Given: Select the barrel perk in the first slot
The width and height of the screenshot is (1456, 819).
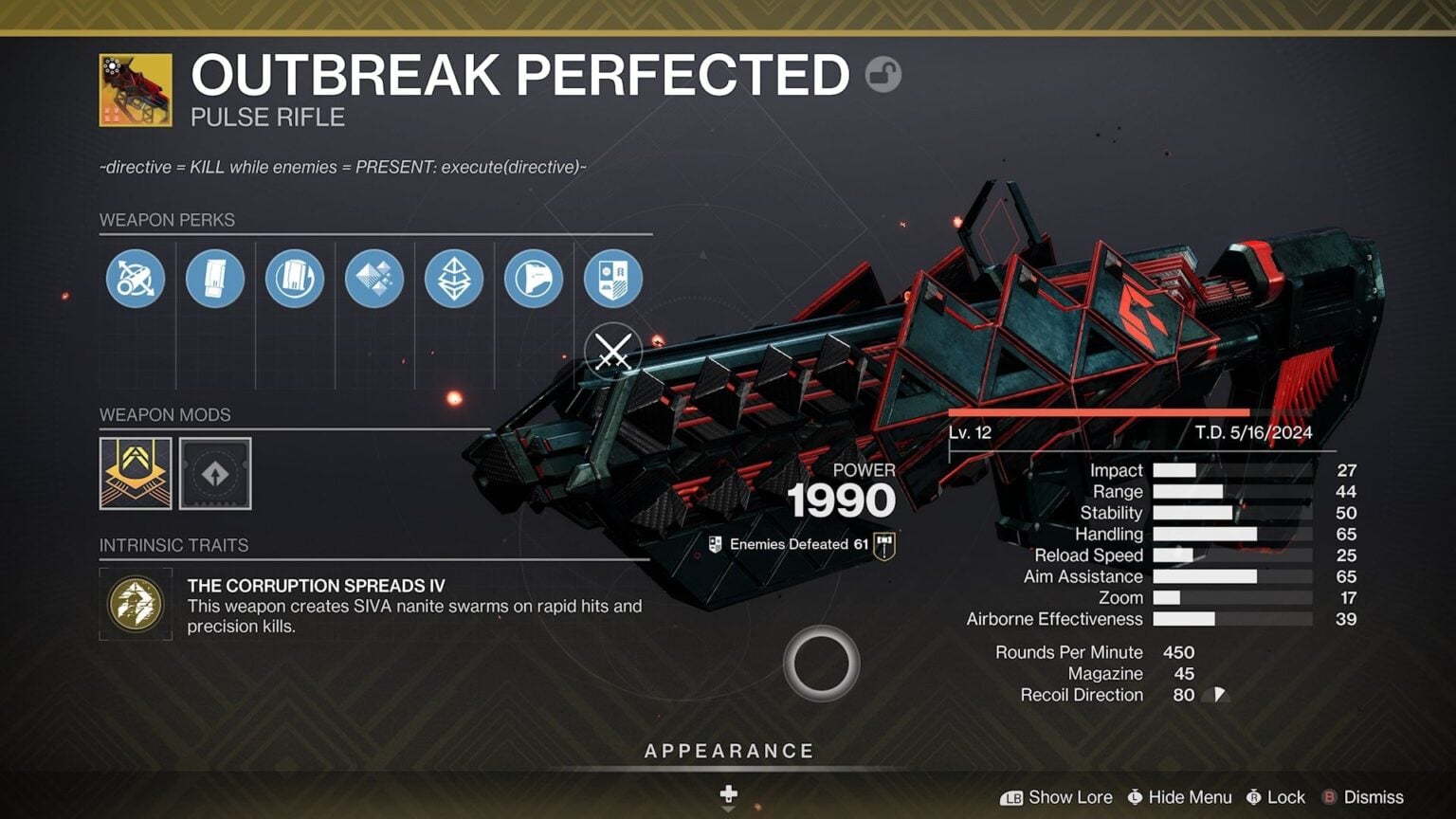Looking at the screenshot, I should (x=135, y=278).
